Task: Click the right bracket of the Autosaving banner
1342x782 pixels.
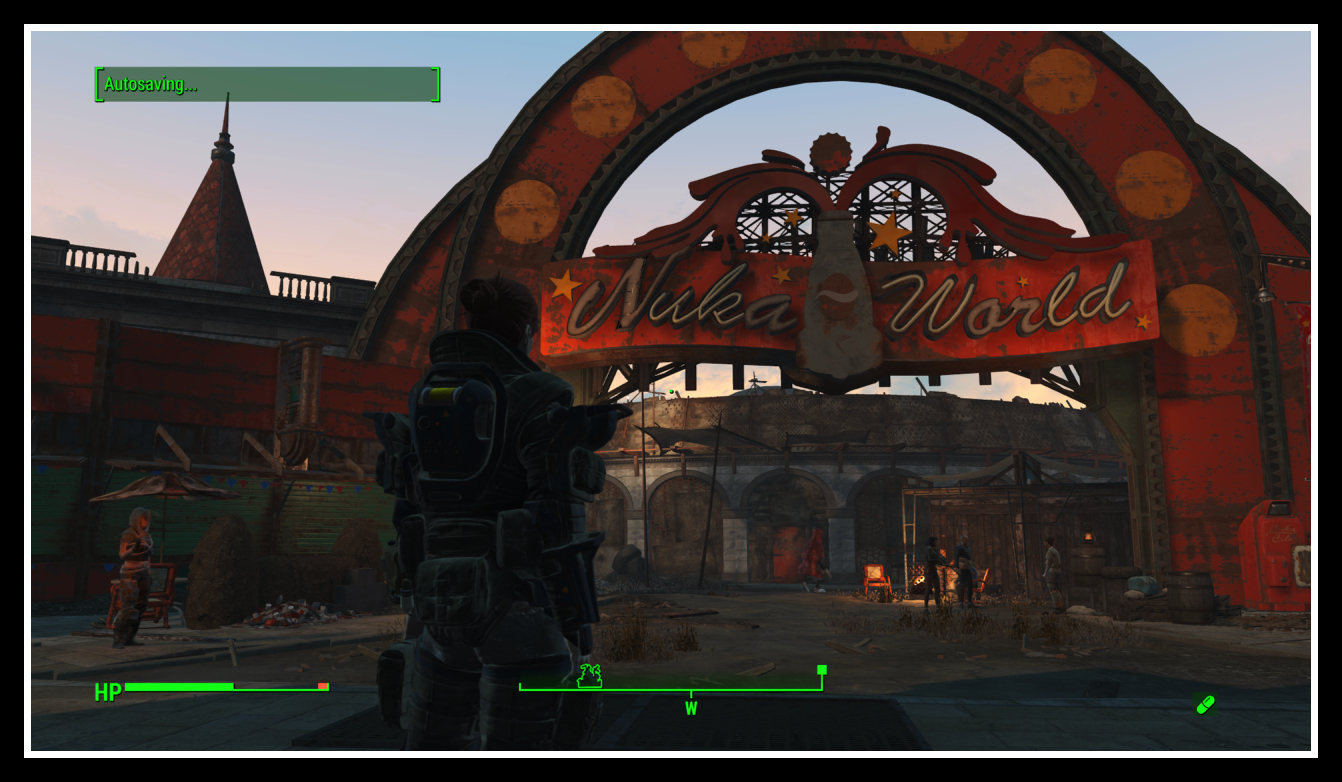Action: click(x=434, y=86)
